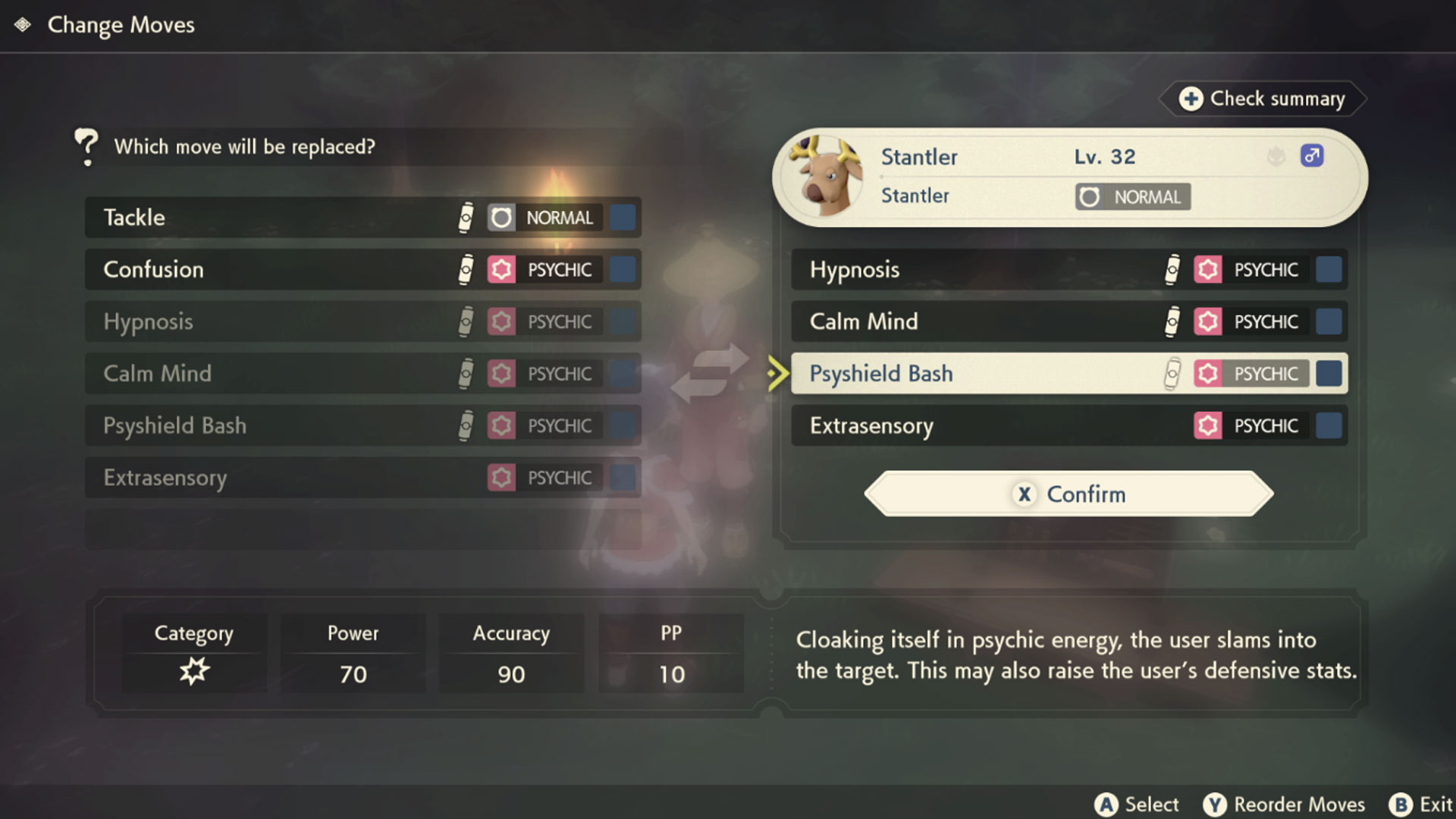This screenshot has width=1456, height=819.
Task: Exit the Change Moves screen
Action: (x=1421, y=804)
